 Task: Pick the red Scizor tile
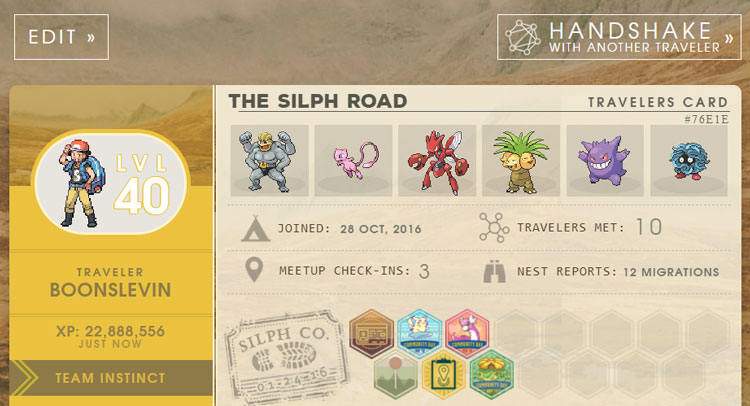coord(436,159)
